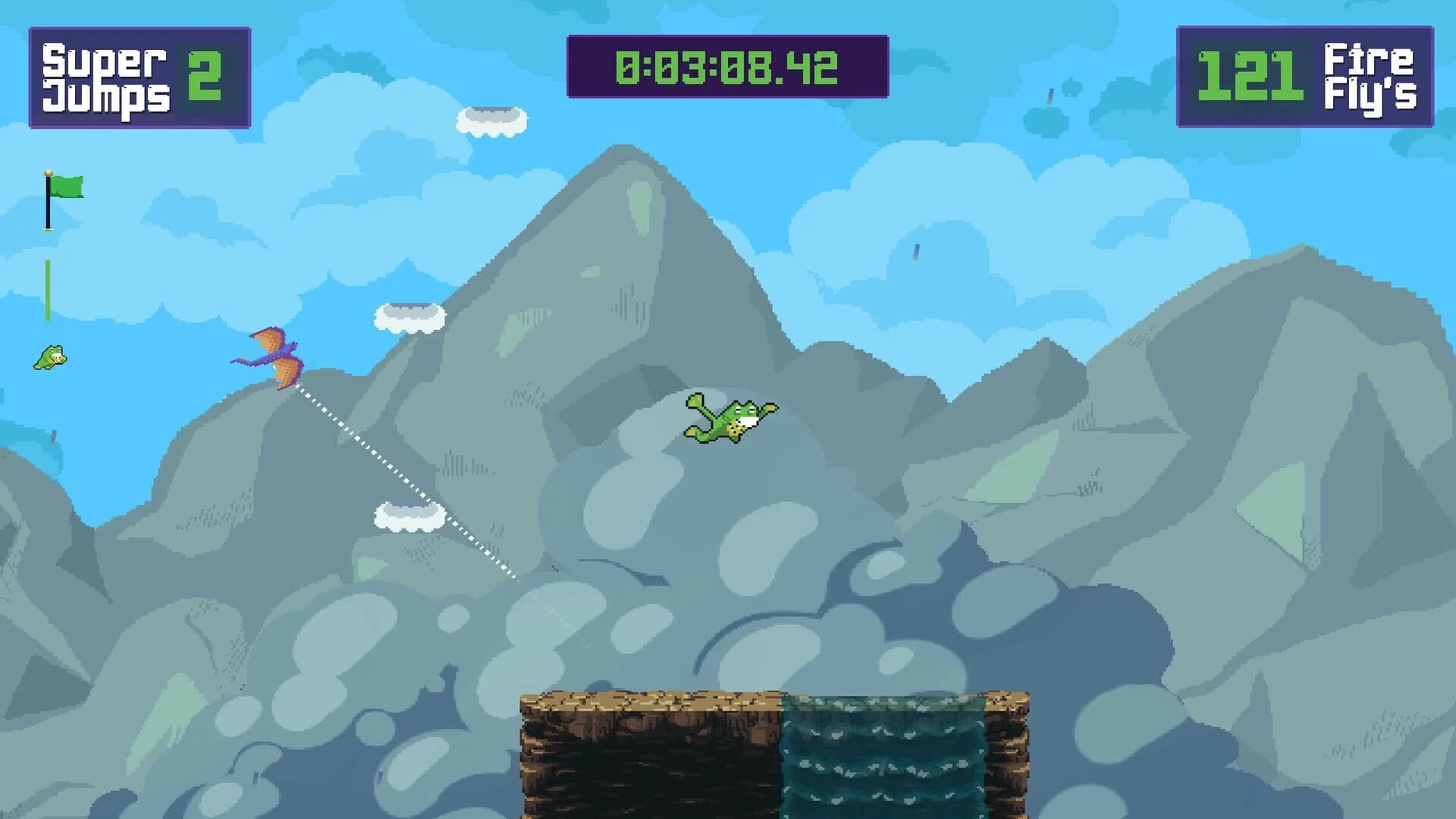Click the small cloud near the trajectory line

tap(409, 516)
